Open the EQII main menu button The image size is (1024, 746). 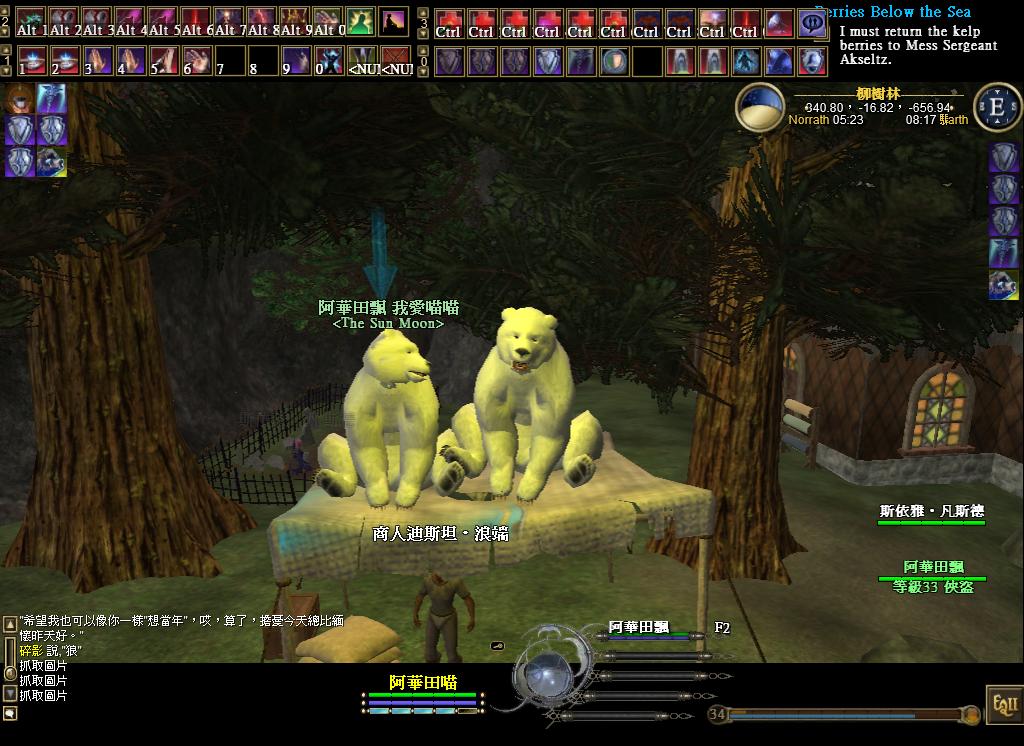click(x=1001, y=703)
